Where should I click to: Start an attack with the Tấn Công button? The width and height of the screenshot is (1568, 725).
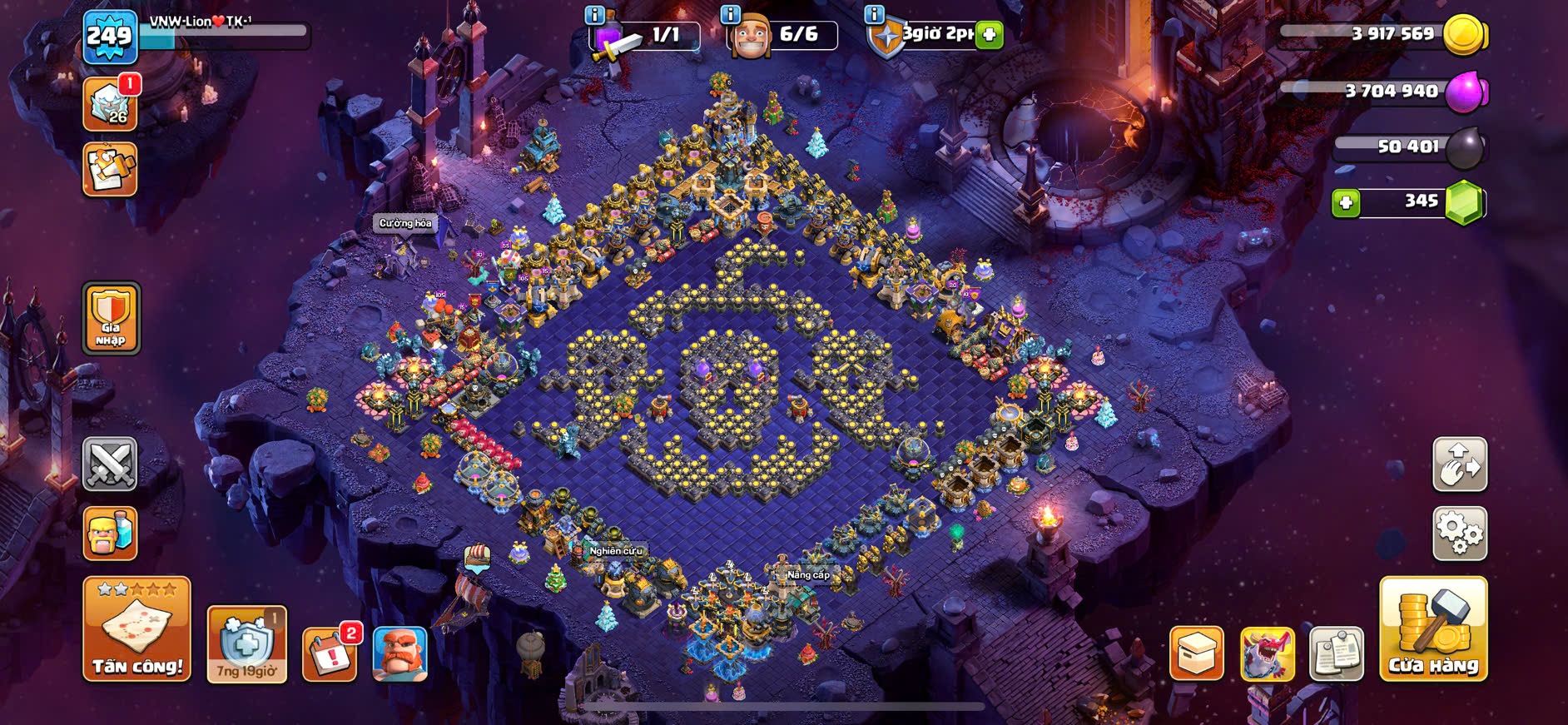(136, 629)
